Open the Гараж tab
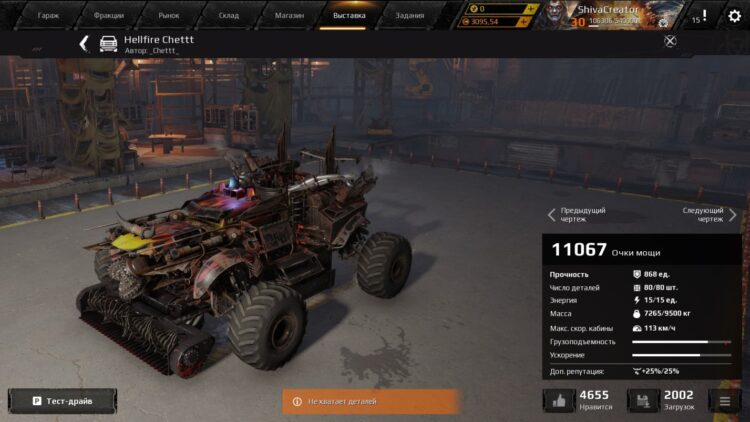The height and width of the screenshot is (422, 750). tap(48, 16)
